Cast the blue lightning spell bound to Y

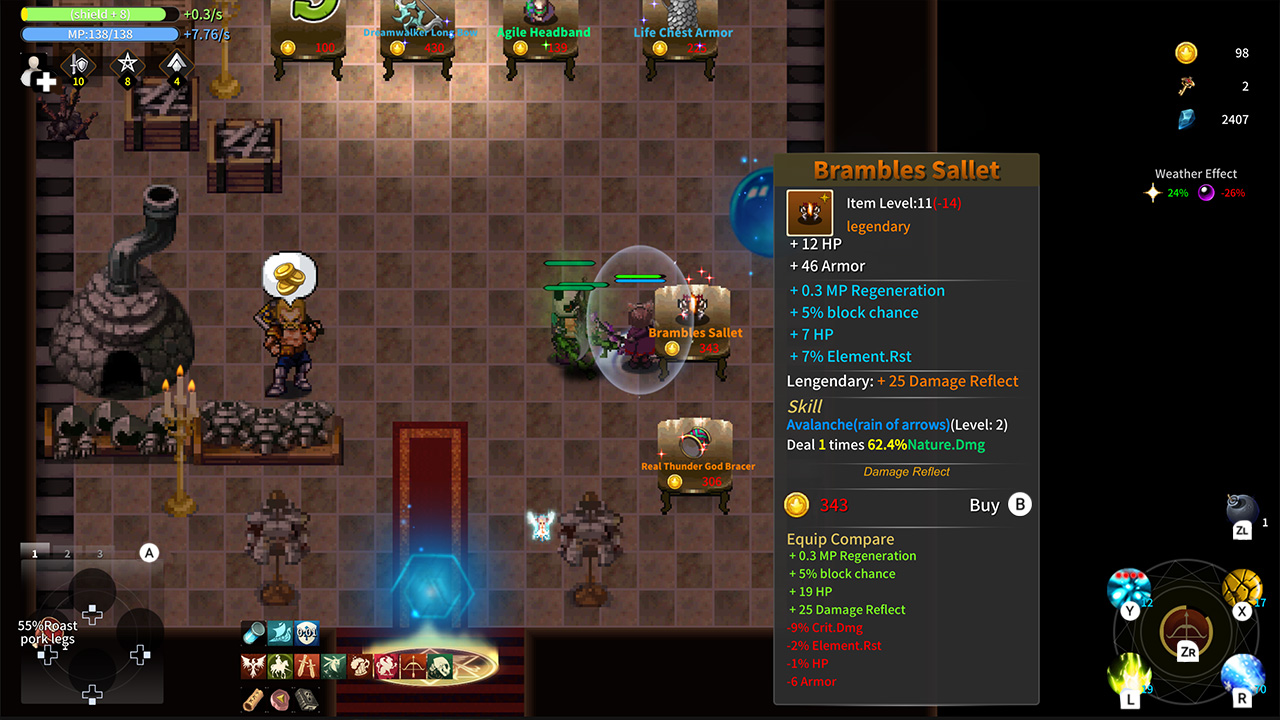click(x=1129, y=588)
